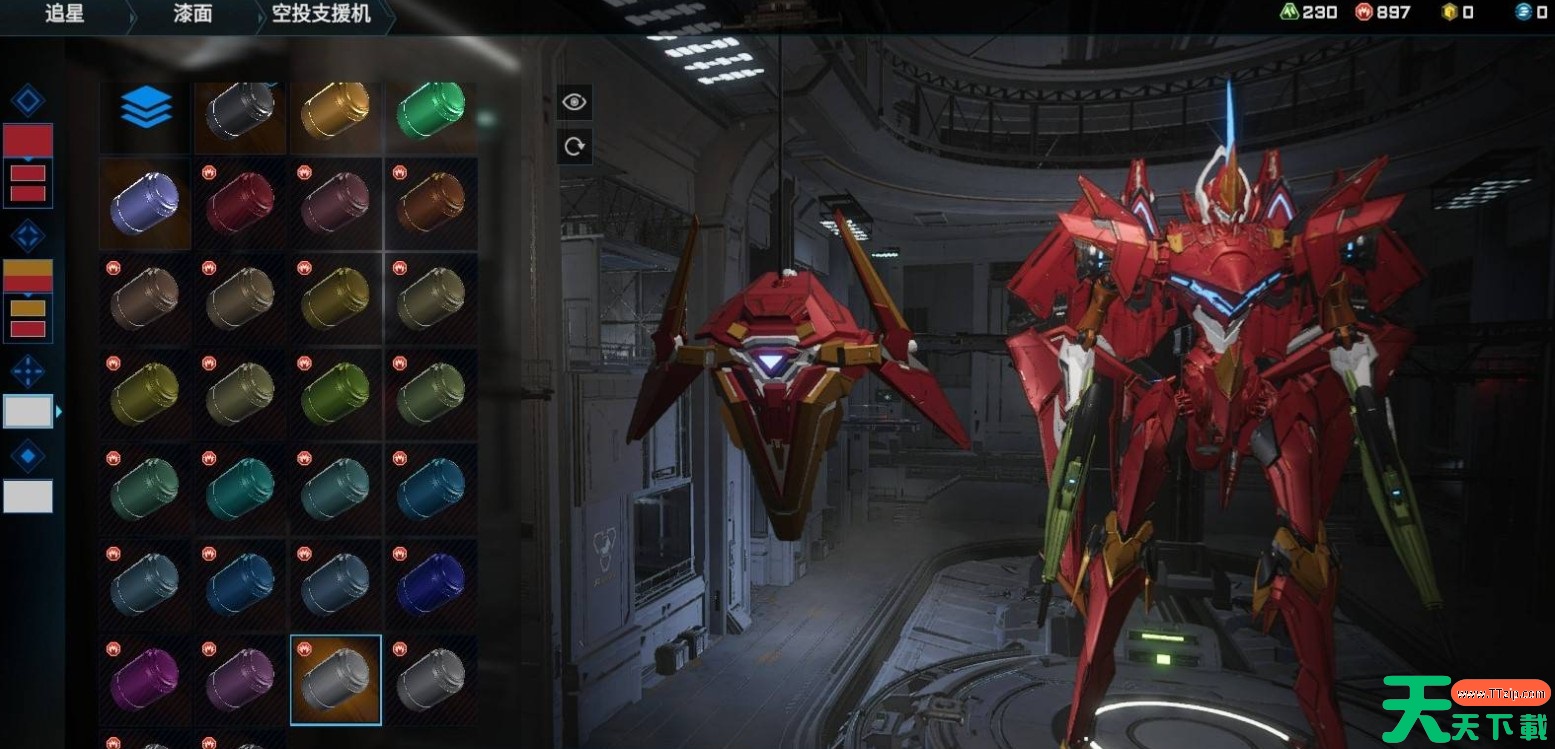Switch to the 漆面 paint tab
1555x749 pixels.
(190, 14)
